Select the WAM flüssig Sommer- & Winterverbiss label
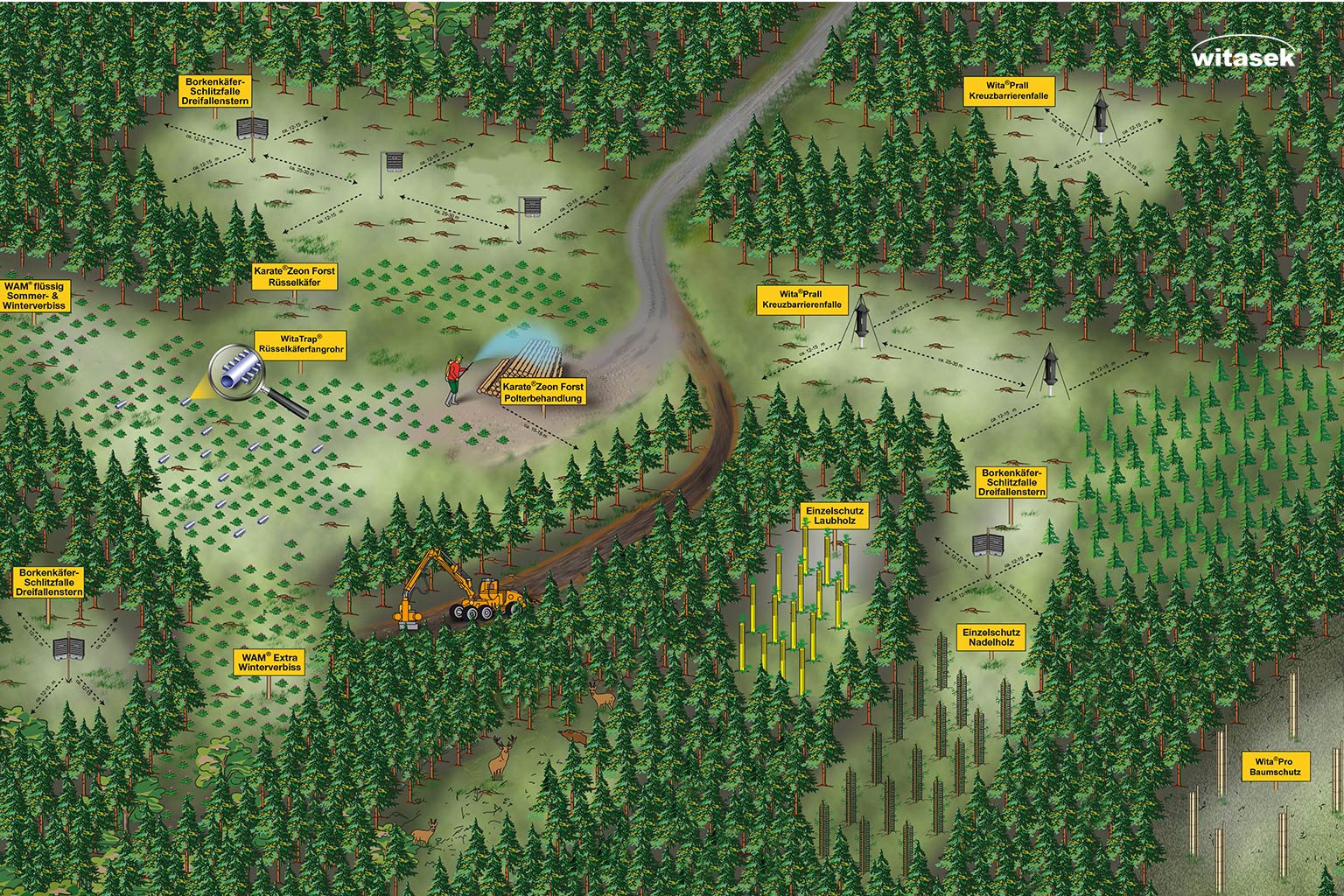Image resolution: width=1344 pixels, height=896 pixels. [x=35, y=297]
